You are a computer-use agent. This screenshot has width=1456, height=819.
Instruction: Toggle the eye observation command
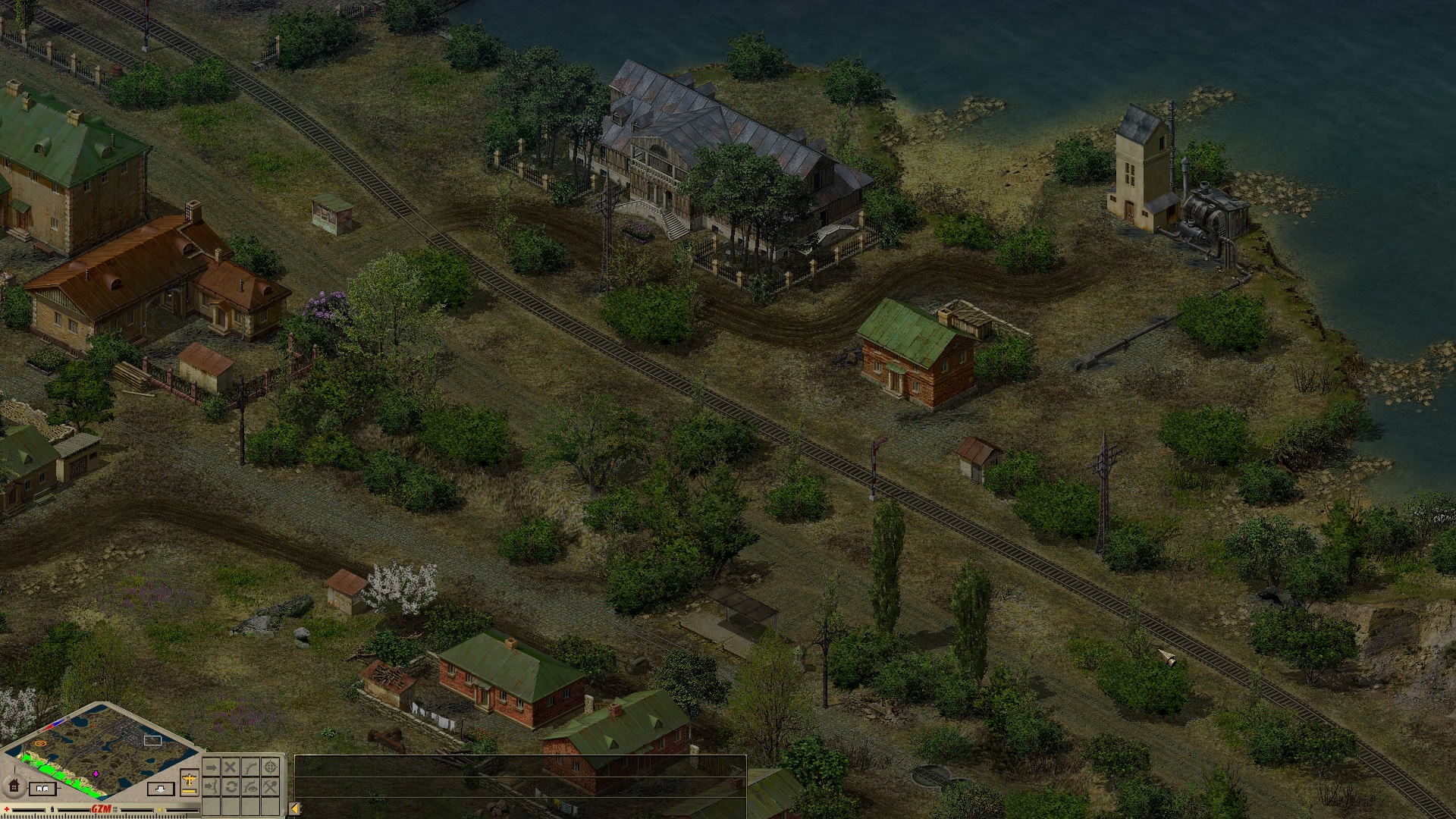[250, 786]
